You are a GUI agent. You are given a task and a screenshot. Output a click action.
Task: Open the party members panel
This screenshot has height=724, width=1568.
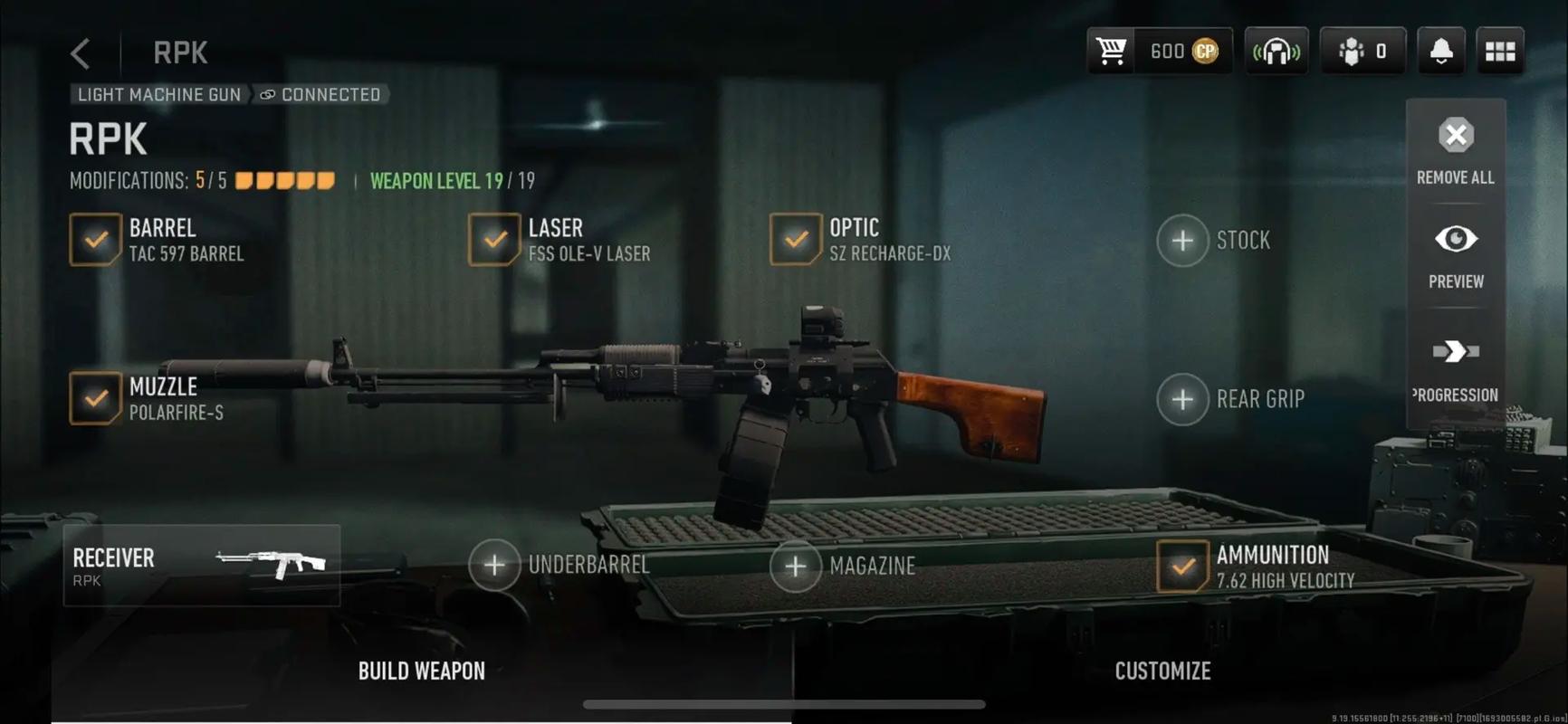pyautogui.click(x=1362, y=52)
